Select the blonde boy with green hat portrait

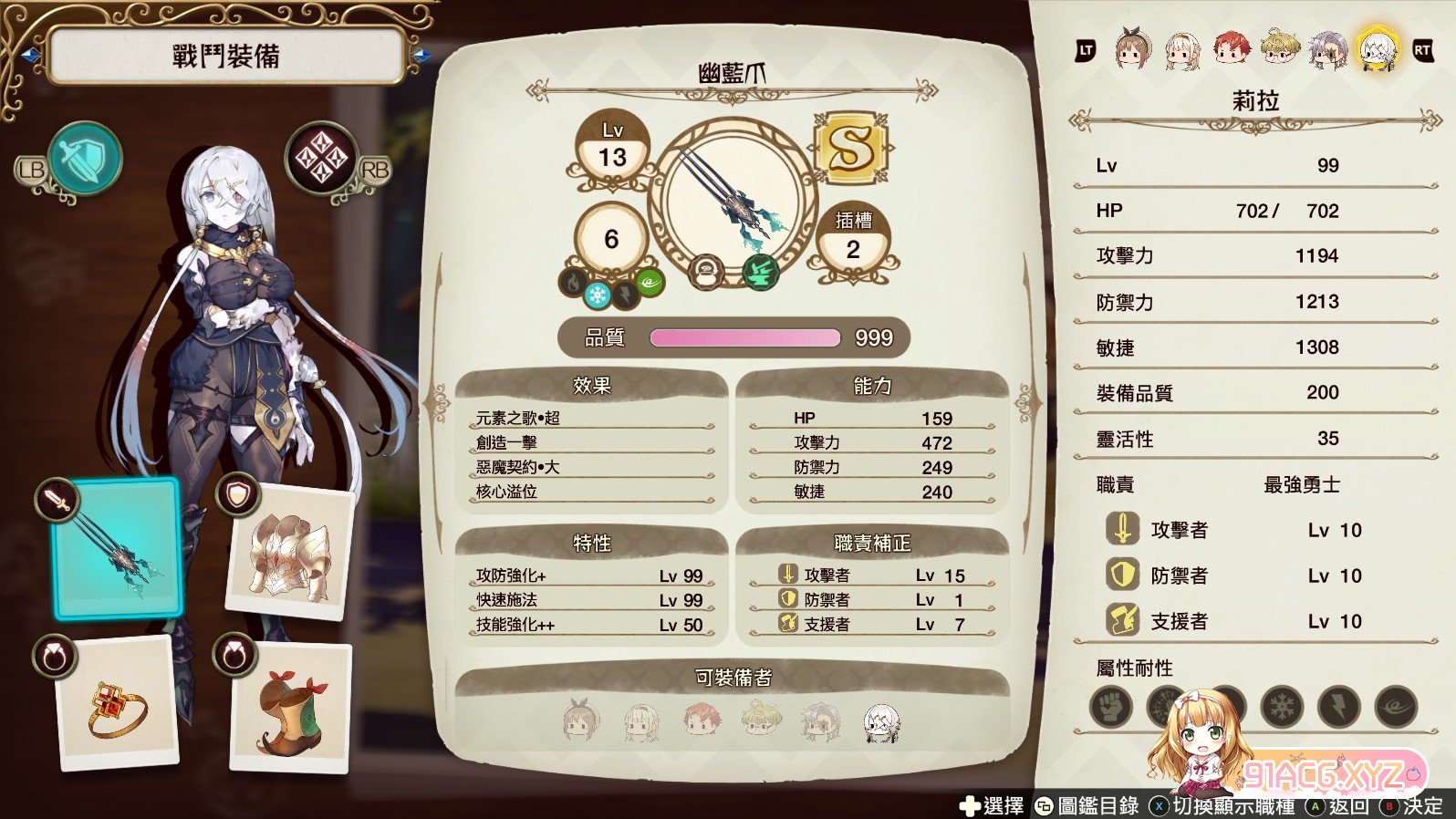pyautogui.click(x=1279, y=48)
